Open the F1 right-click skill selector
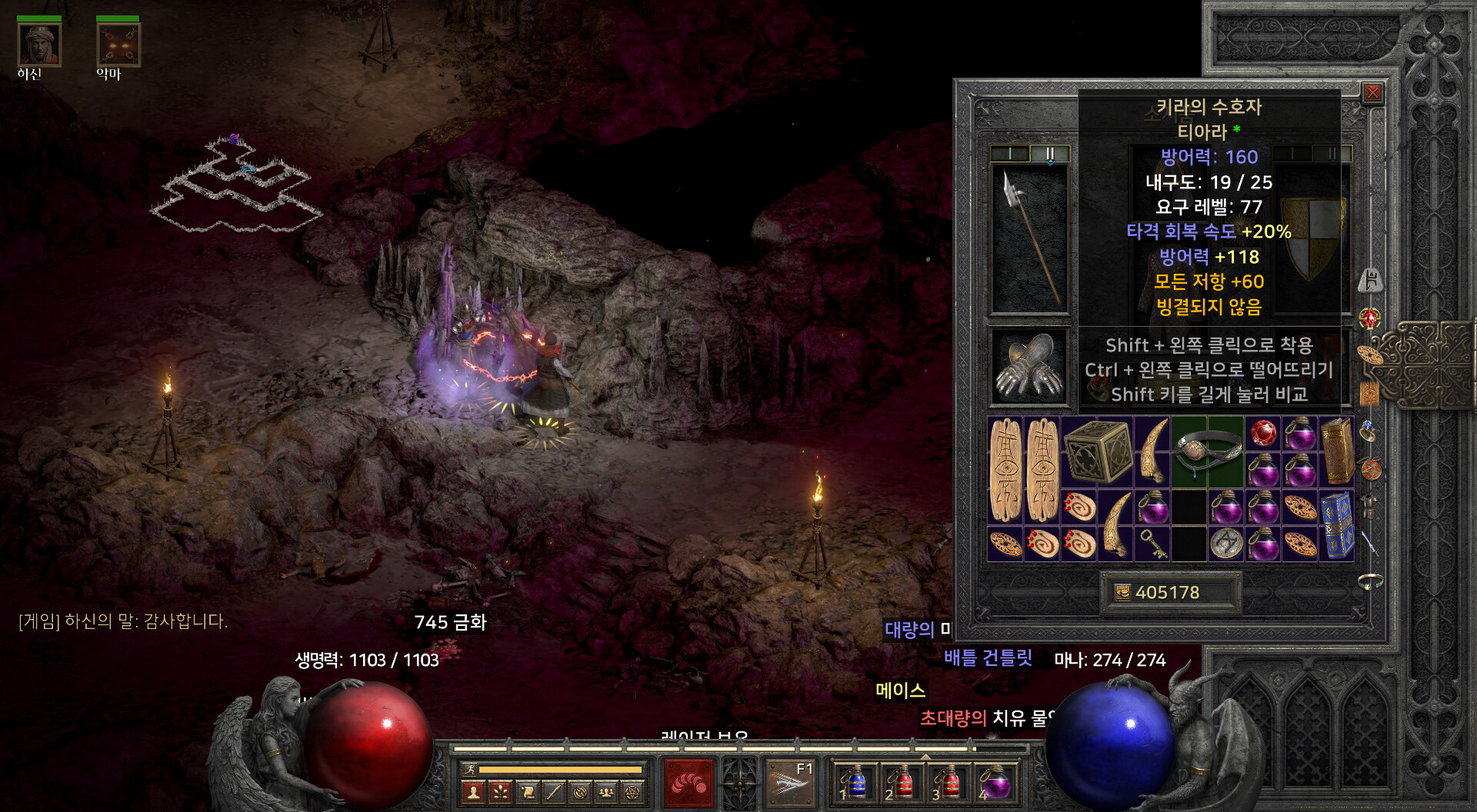This screenshot has height=812, width=1477. click(x=790, y=784)
